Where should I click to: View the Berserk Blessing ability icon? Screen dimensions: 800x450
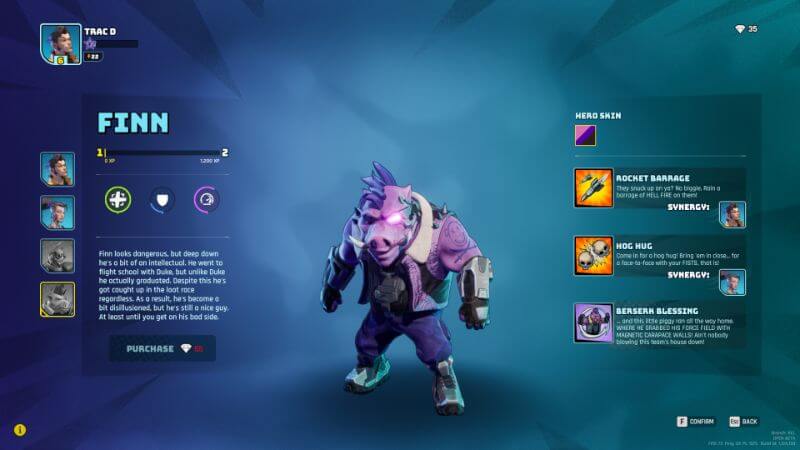(593, 323)
